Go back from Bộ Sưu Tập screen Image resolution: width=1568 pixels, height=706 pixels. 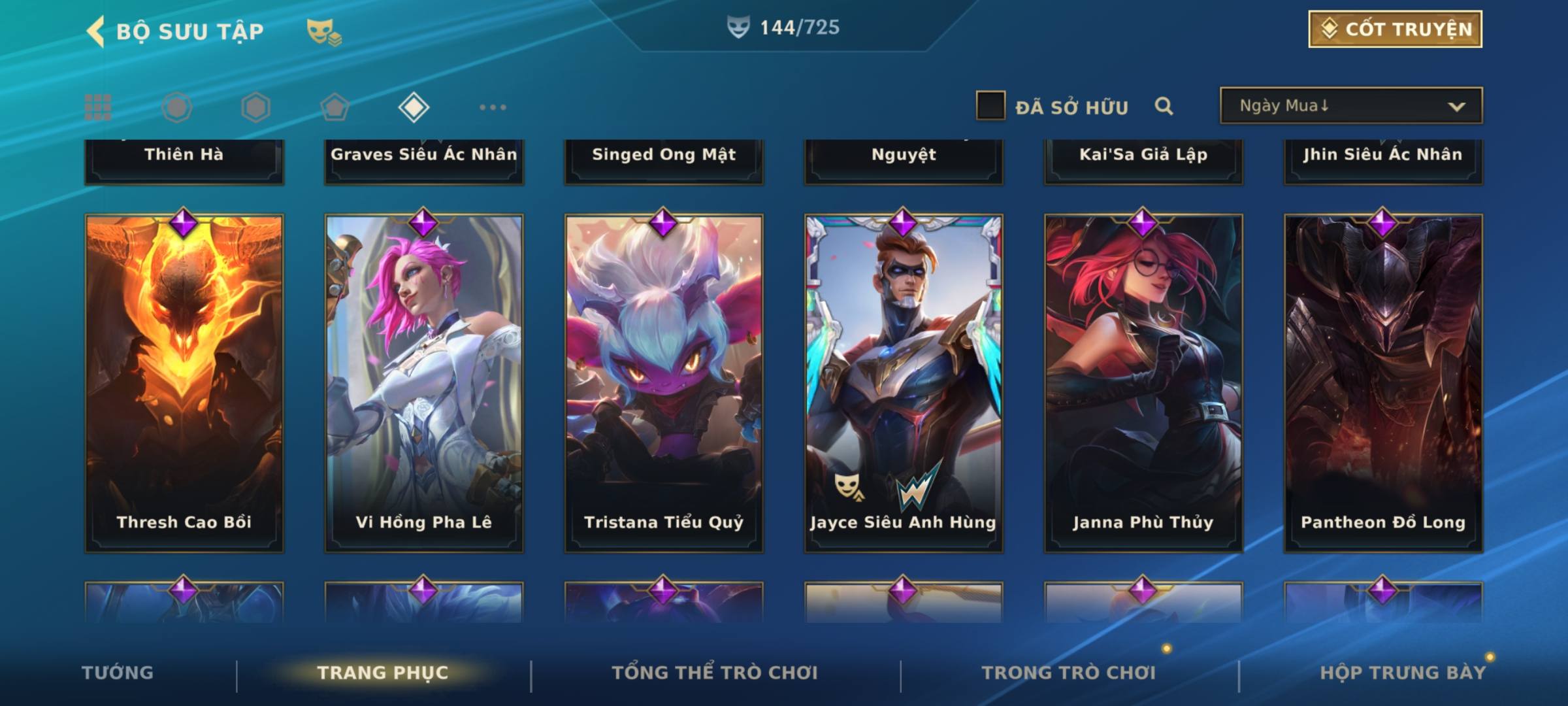pos(95,31)
